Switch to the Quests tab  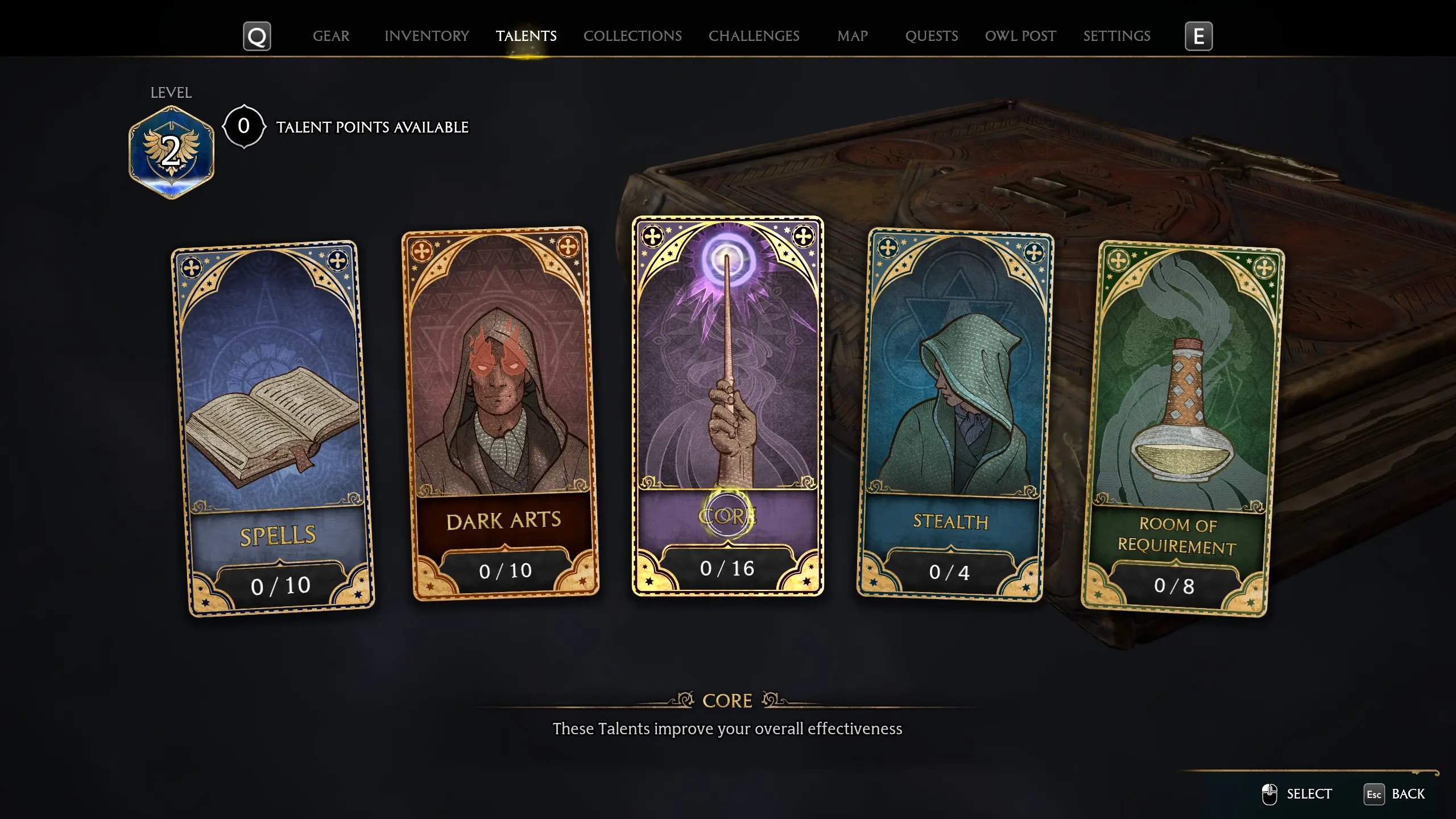[x=931, y=36]
